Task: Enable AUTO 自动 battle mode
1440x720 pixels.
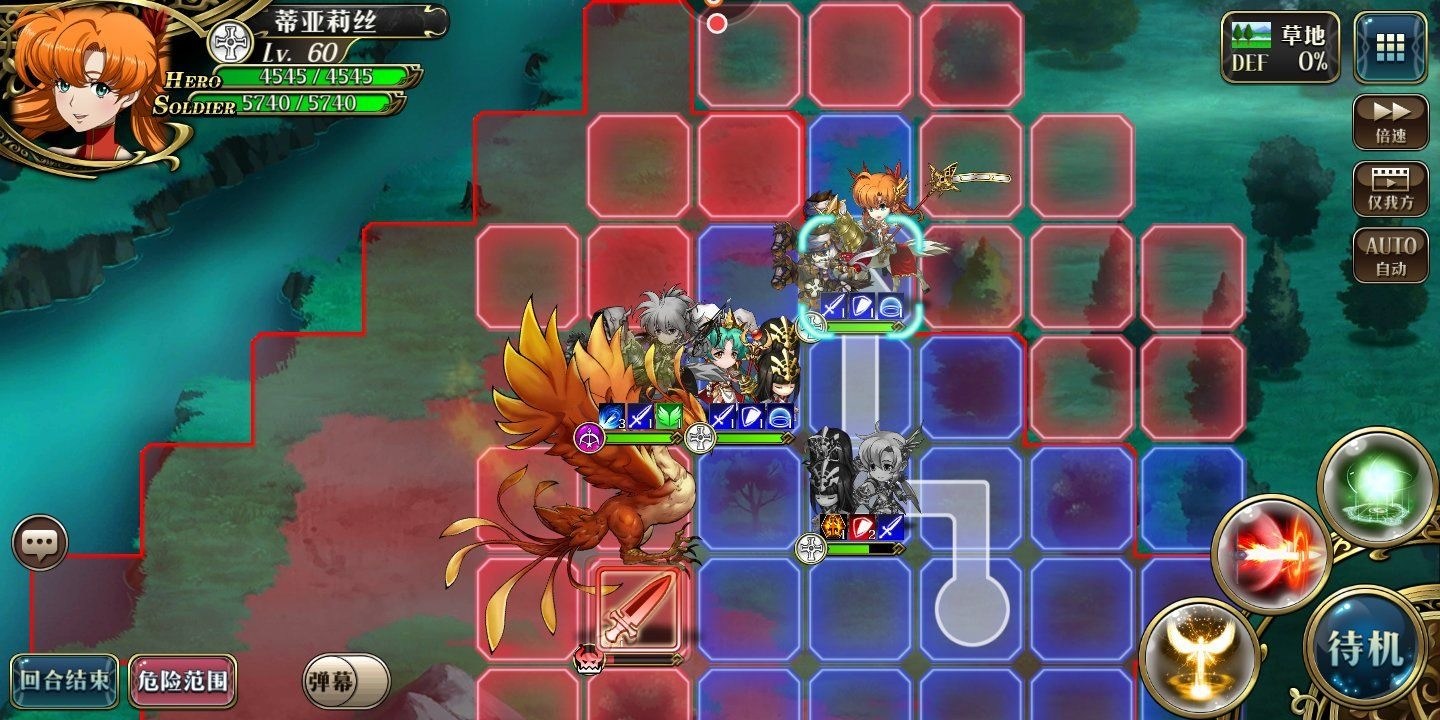Action: pyautogui.click(x=1390, y=256)
